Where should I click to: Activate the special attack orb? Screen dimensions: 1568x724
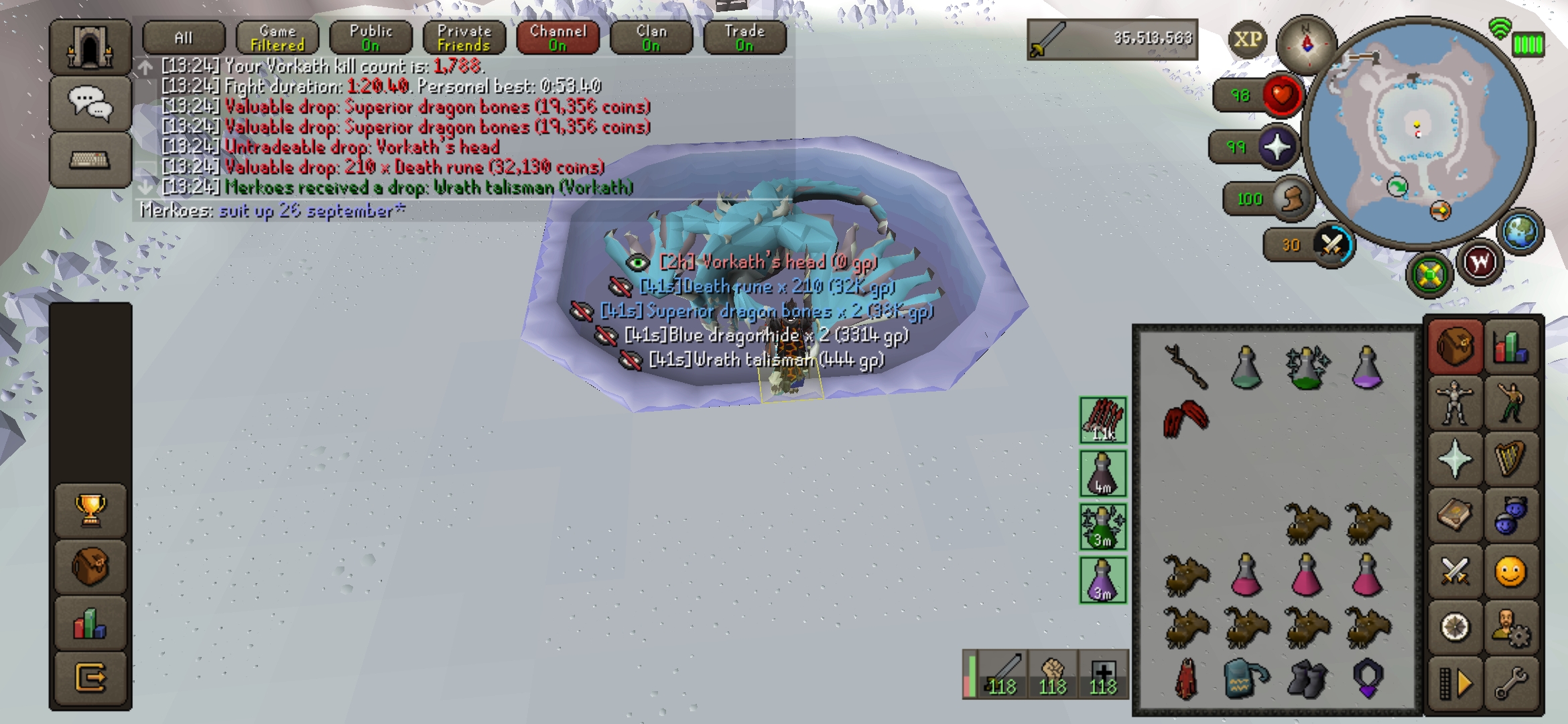[x=1331, y=245]
